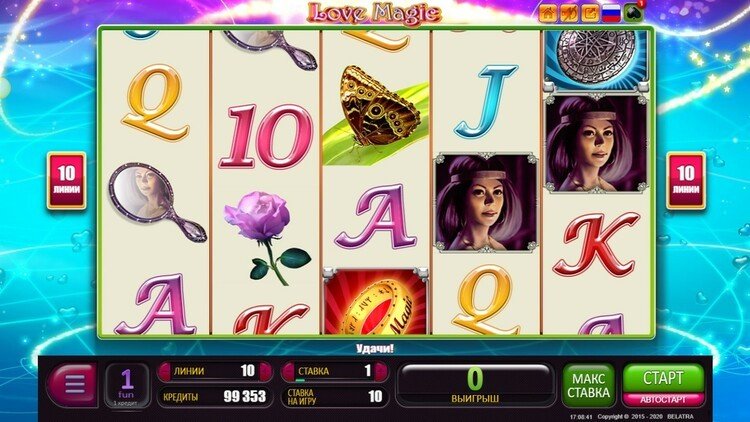The image size is (750, 422).
Task: Open the fullscreen/expand icon
Action: click(x=588, y=13)
